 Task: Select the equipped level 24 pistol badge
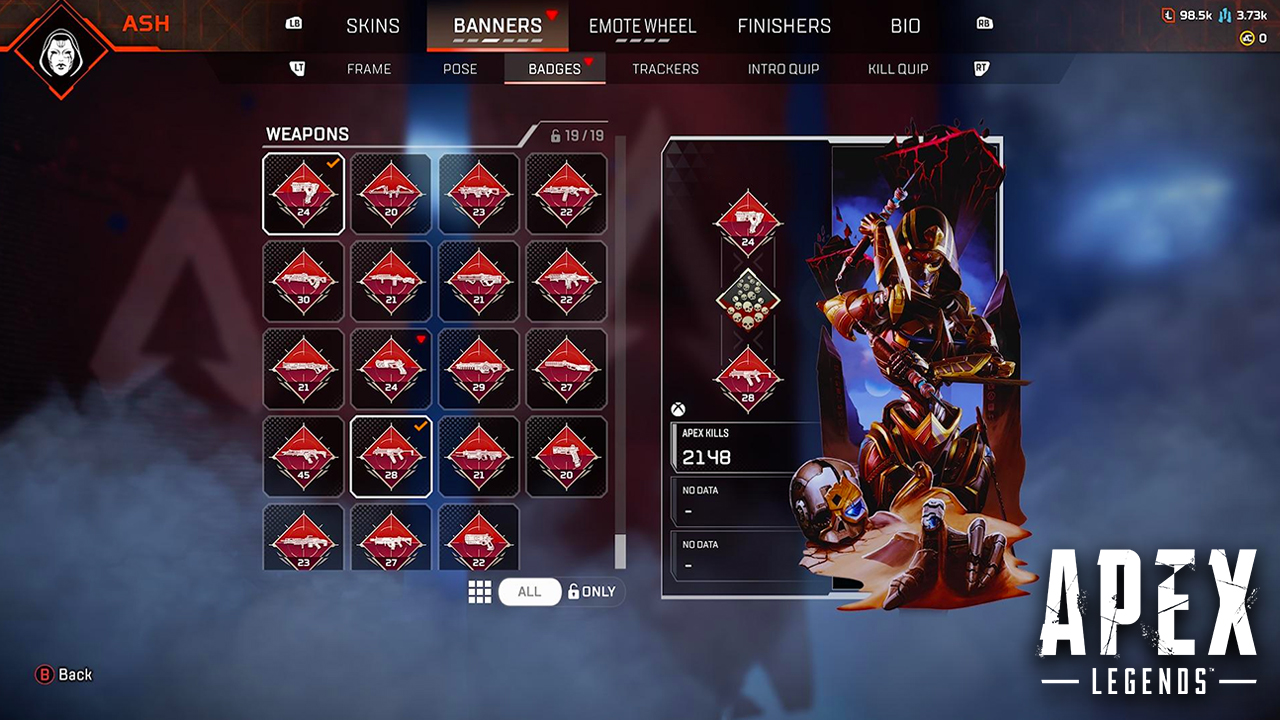pyautogui.click(x=303, y=193)
